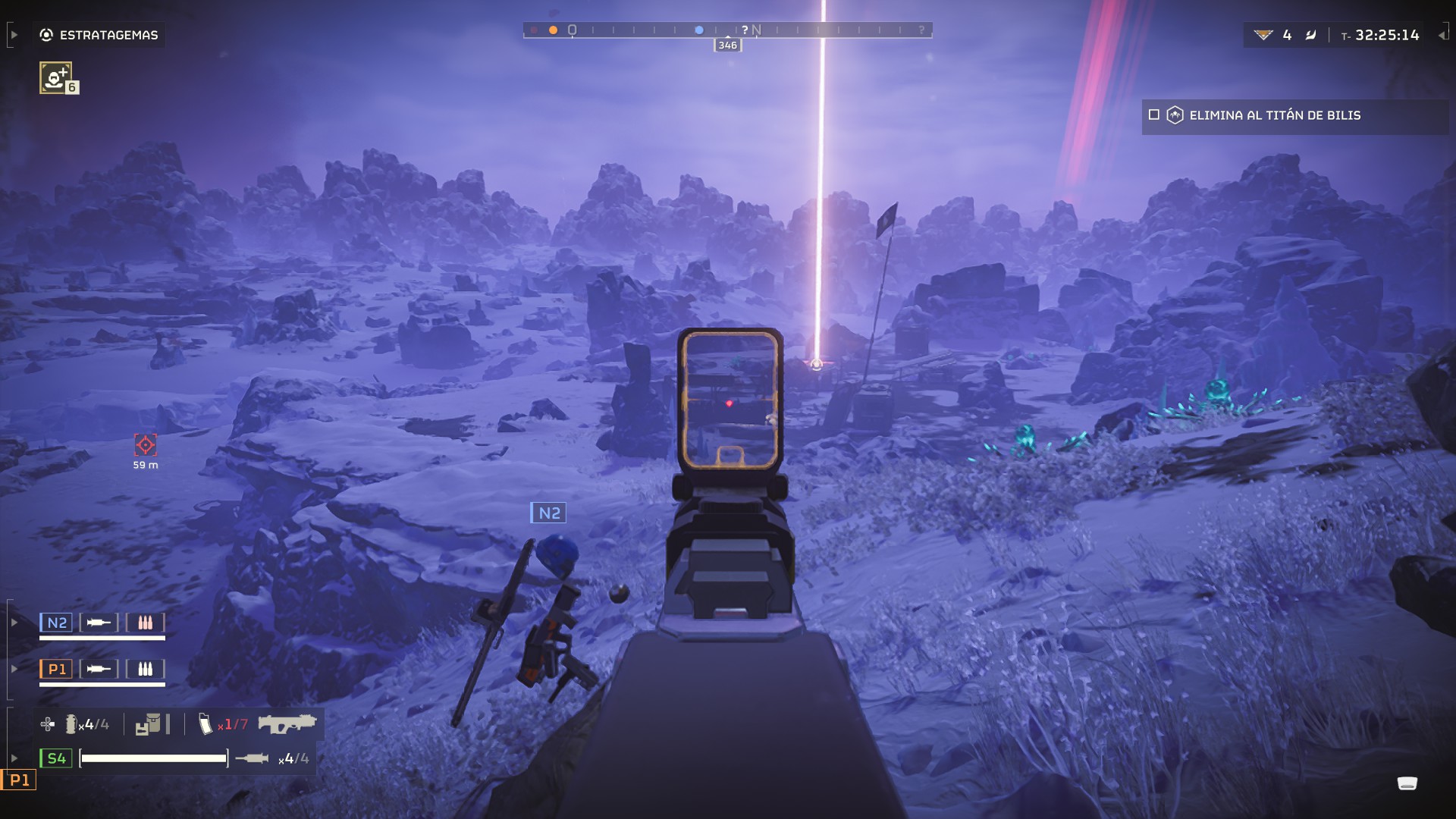Select the reinforce stratagem icon
The height and width of the screenshot is (819, 1456).
click(56, 77)
